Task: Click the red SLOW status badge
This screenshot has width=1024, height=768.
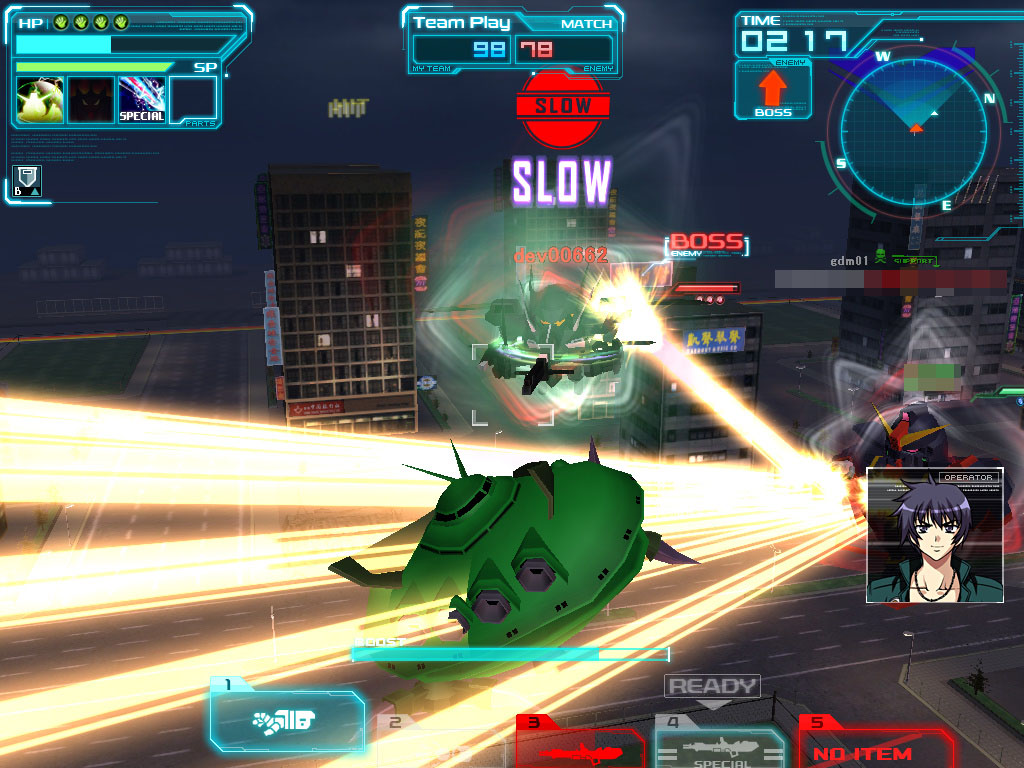Action: (x=563, y=107)
